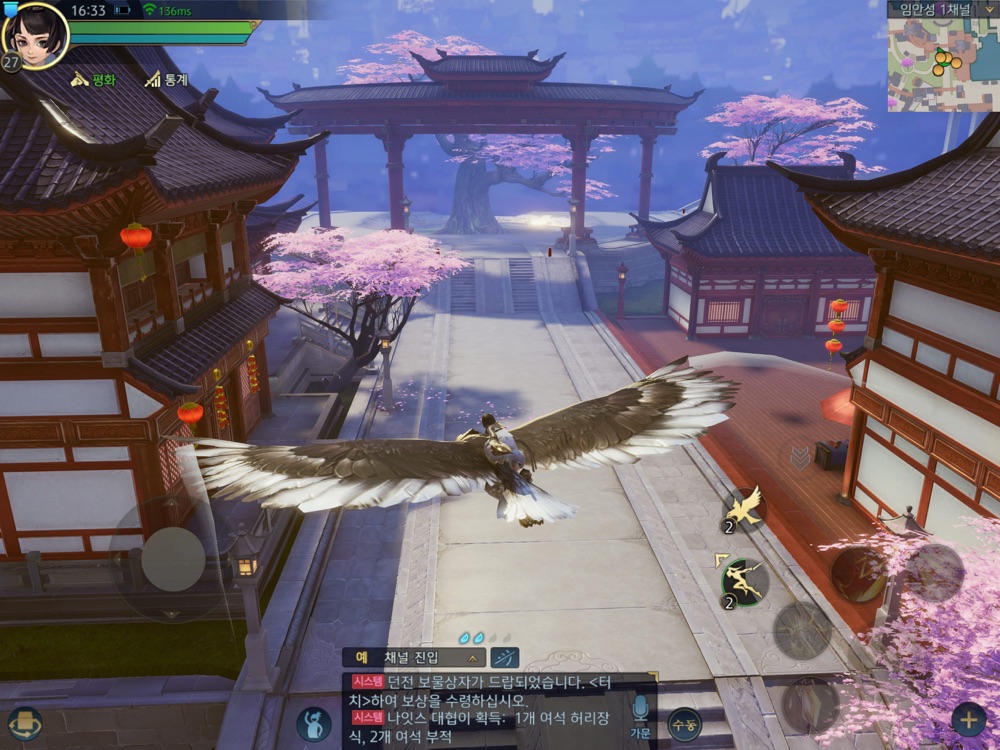Tap the descend double-chevron button
Screen dimensions: 1000x750
point(800,458)
